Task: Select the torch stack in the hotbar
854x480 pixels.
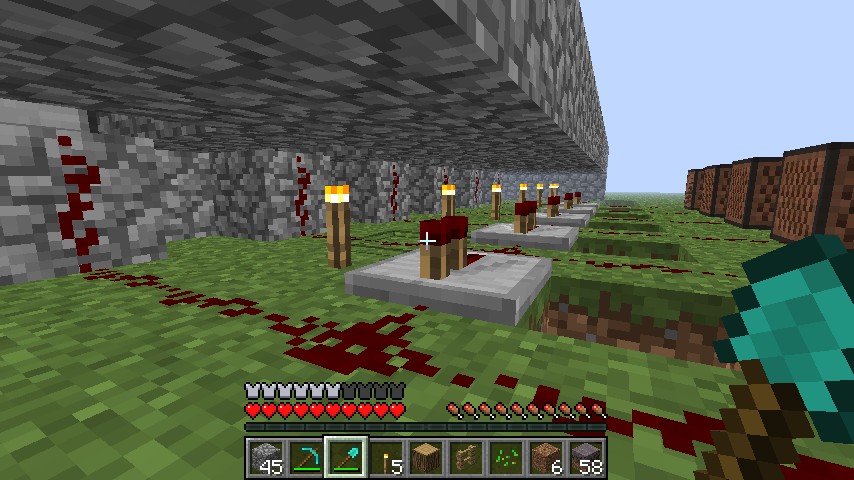Action: click(x=386, y=458)
